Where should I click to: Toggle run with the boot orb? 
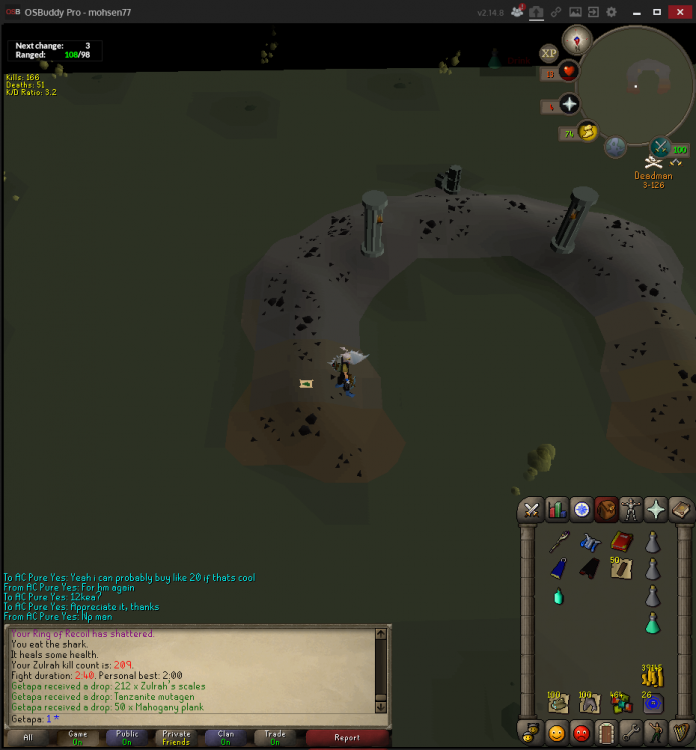coord(588,131)
